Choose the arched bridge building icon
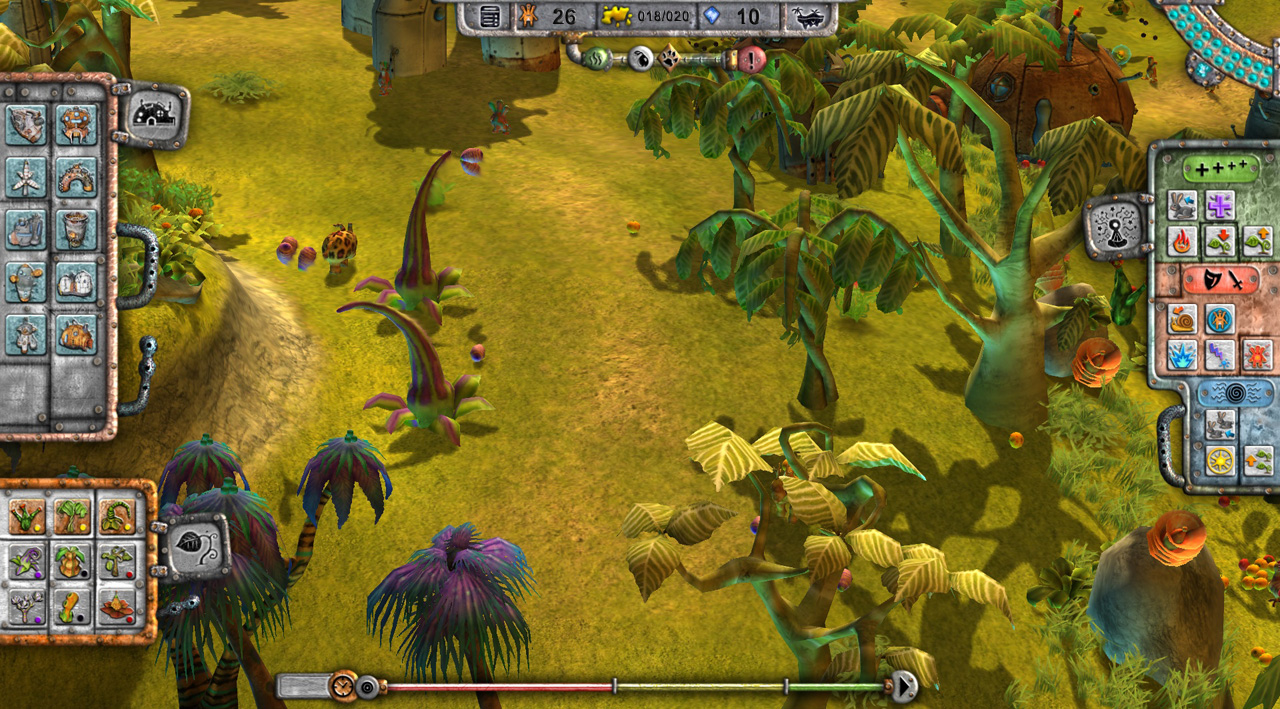Viewport: 1280px width, 709px height. click(x=76, y=177)
